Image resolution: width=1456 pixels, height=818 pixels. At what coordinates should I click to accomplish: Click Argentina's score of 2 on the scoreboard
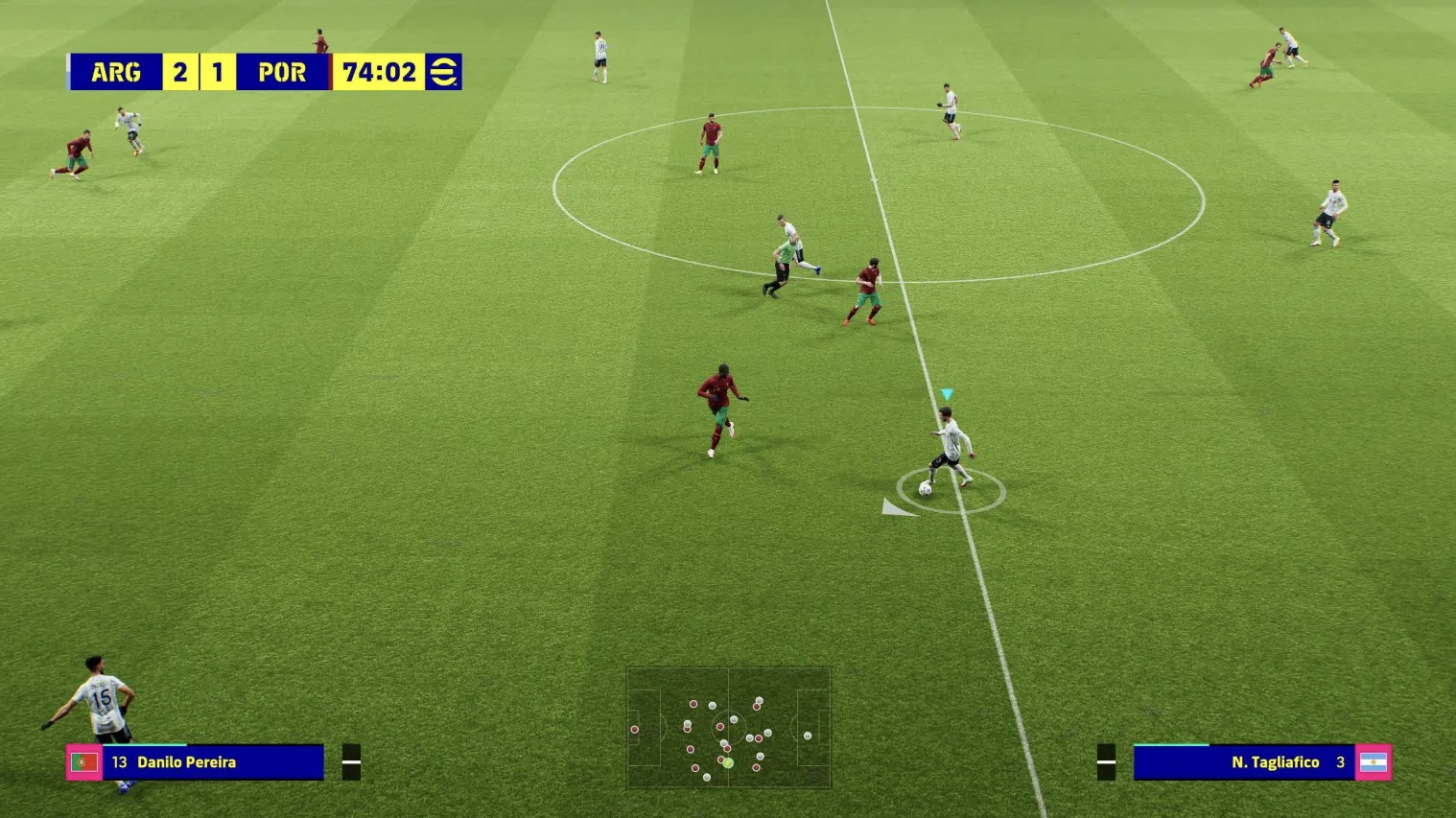pos(178,71)
